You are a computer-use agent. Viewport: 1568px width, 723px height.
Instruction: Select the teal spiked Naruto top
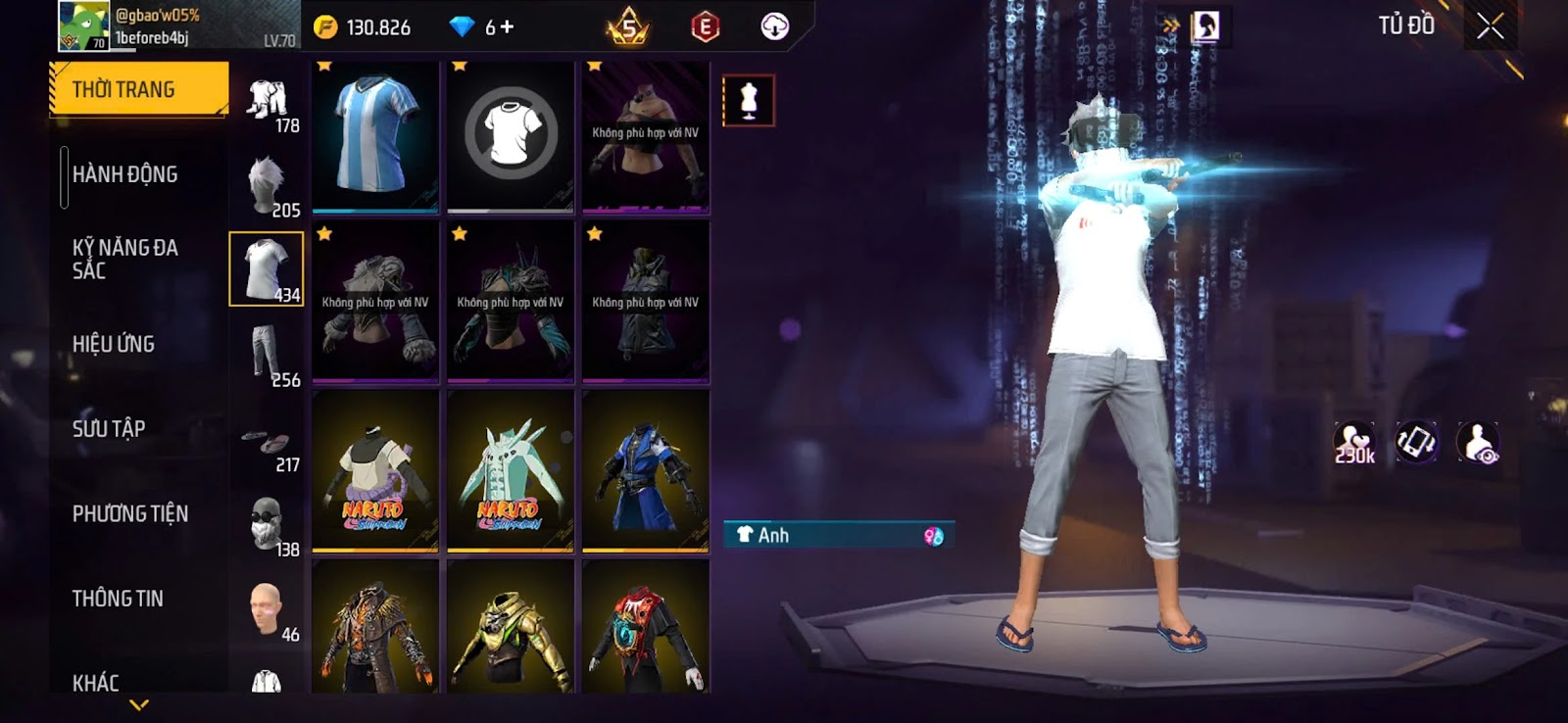[x=511, y=471]
